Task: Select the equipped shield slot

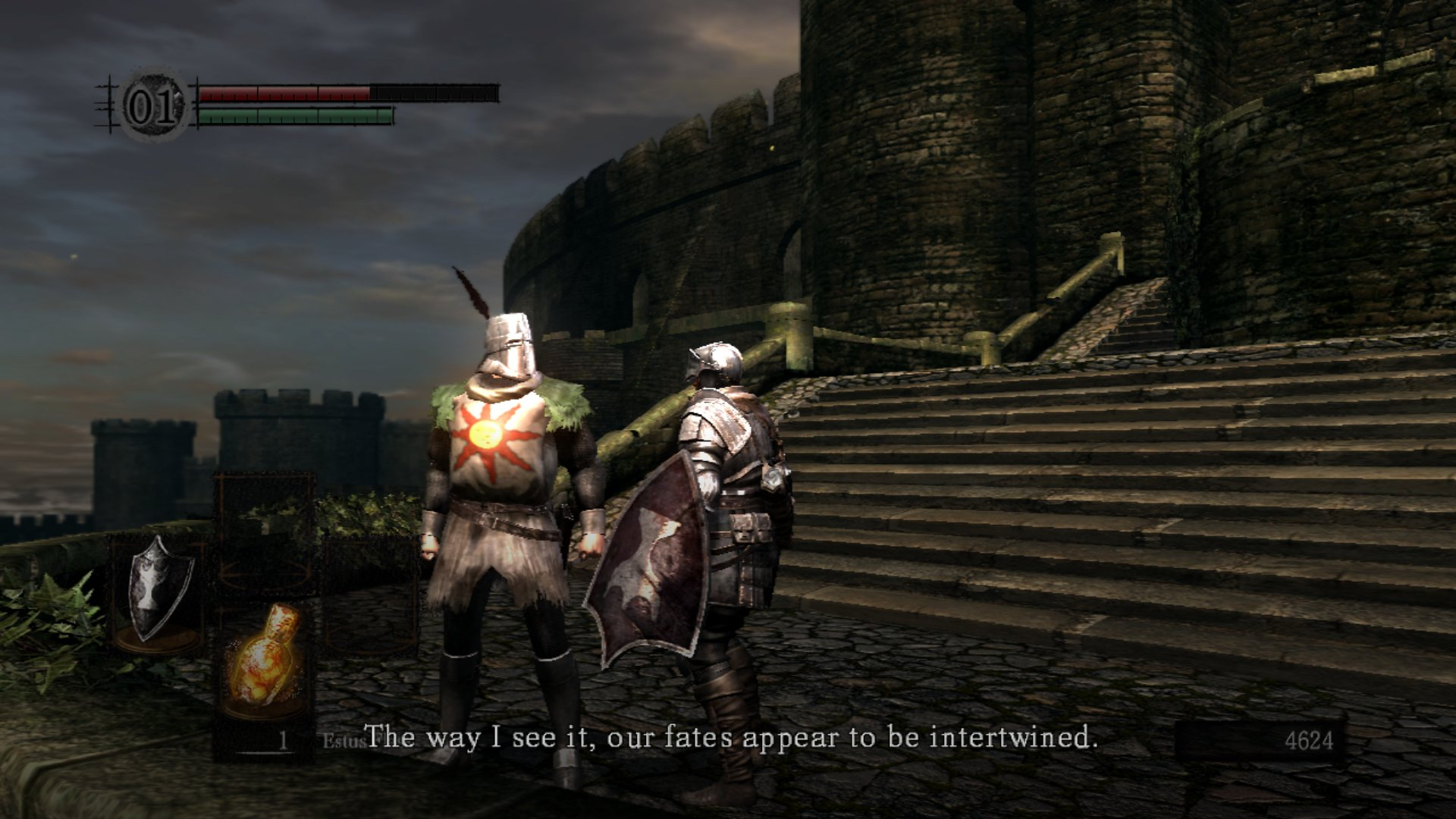Action: pyautogui.click(x=157, y=589)
